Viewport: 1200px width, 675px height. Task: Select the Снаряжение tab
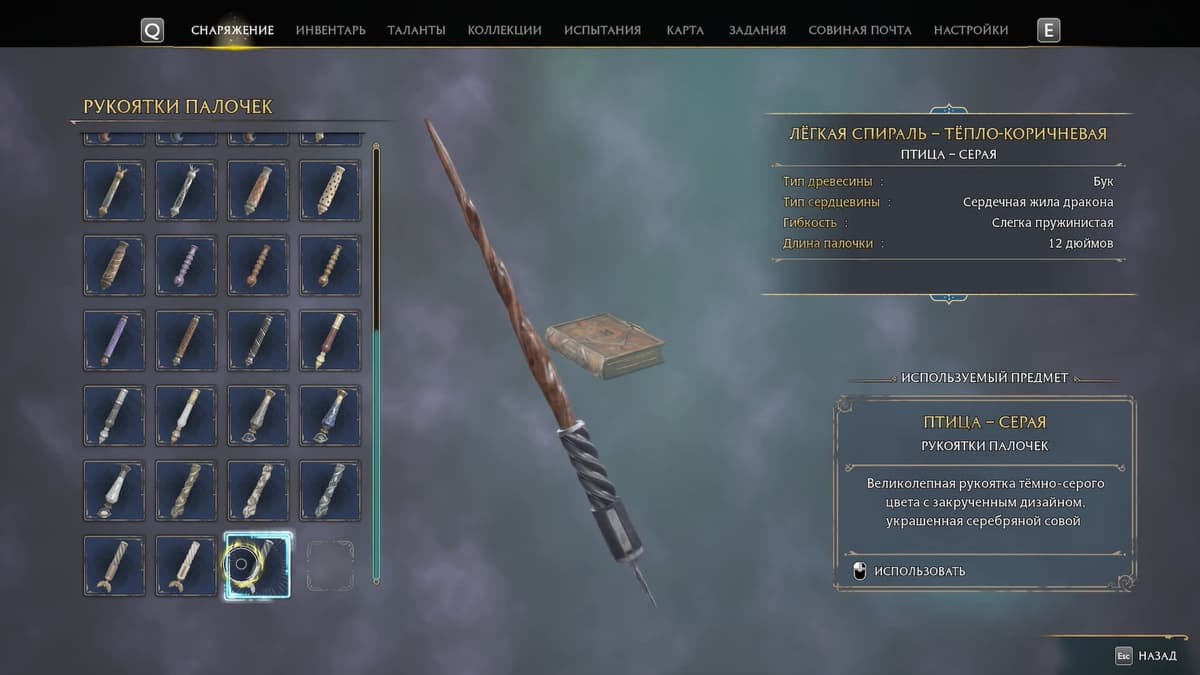point(232,30)
